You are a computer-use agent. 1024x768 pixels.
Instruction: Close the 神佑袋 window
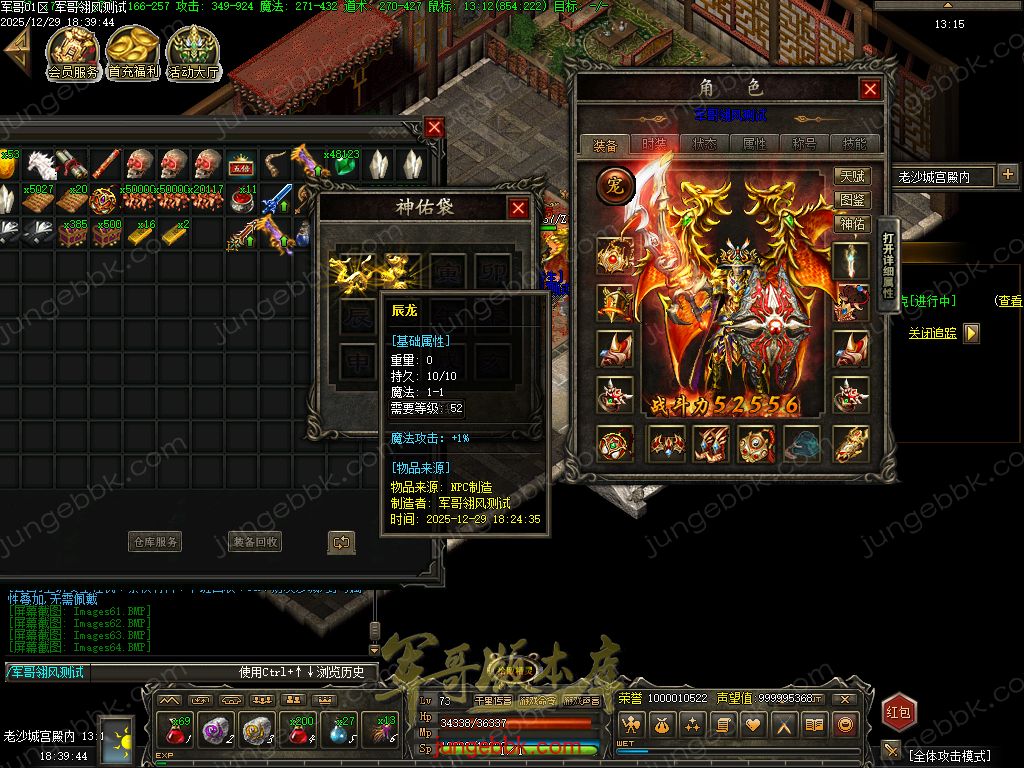coord(518,208)
